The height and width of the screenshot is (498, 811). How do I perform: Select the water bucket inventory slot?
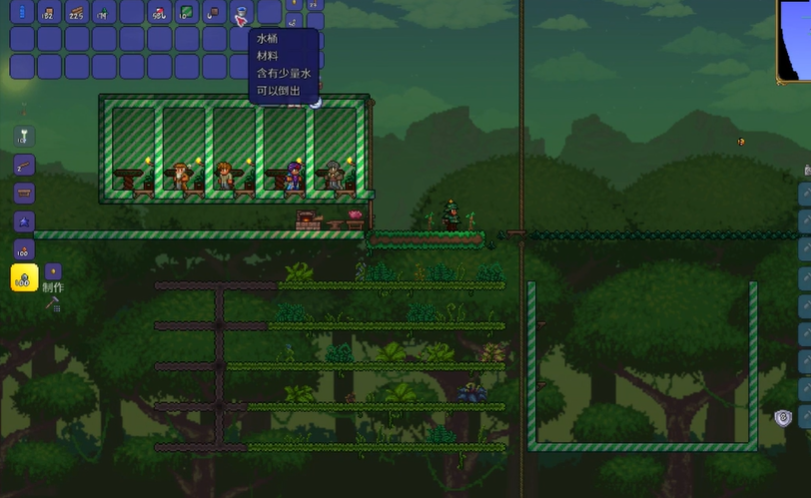241,13
